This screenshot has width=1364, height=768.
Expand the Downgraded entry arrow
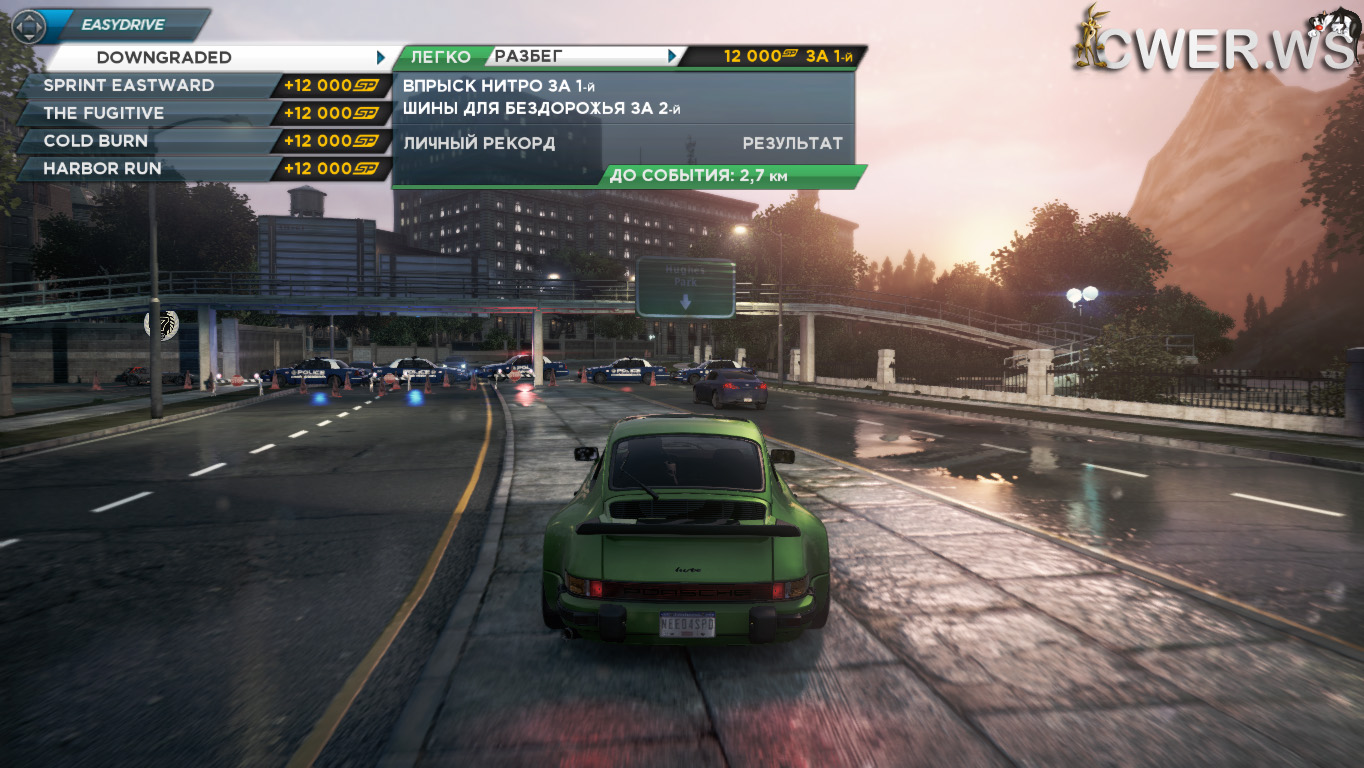(381, 58)
